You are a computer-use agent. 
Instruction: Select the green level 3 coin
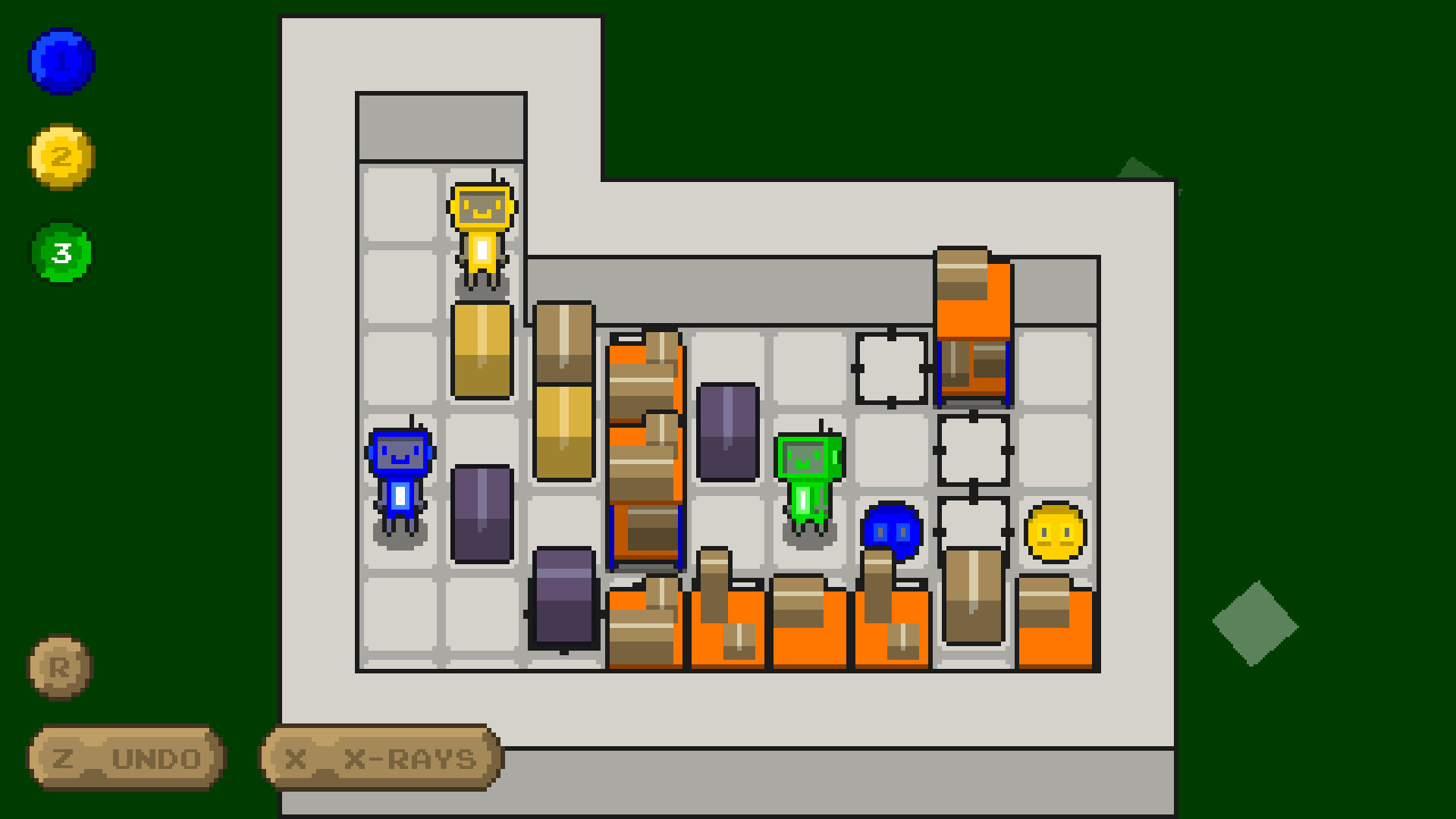(x=61, y=253)
